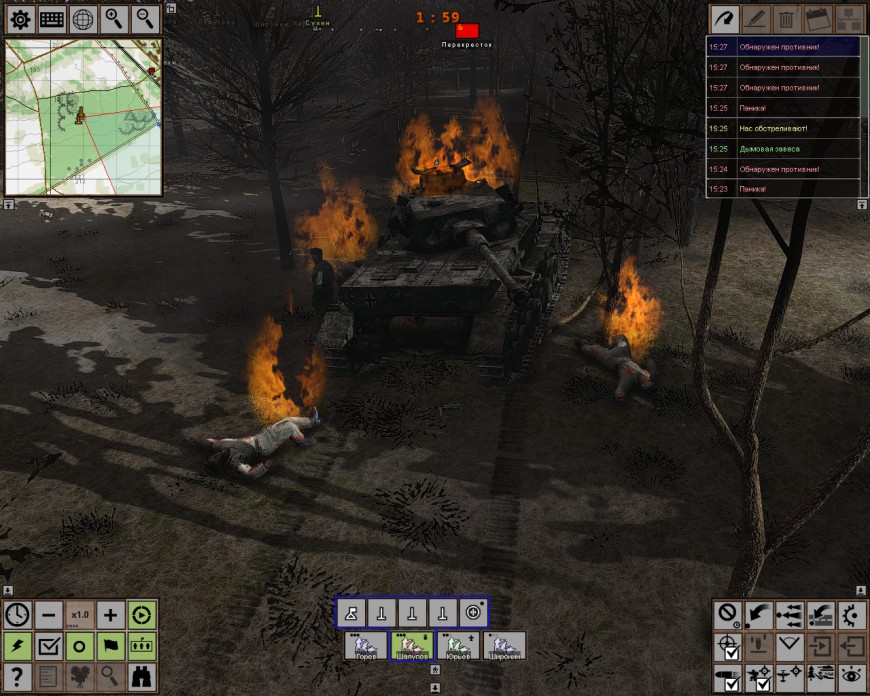The image size is (870, 696).
Task: Activate the binoculars view button
Action: (141, 676)
